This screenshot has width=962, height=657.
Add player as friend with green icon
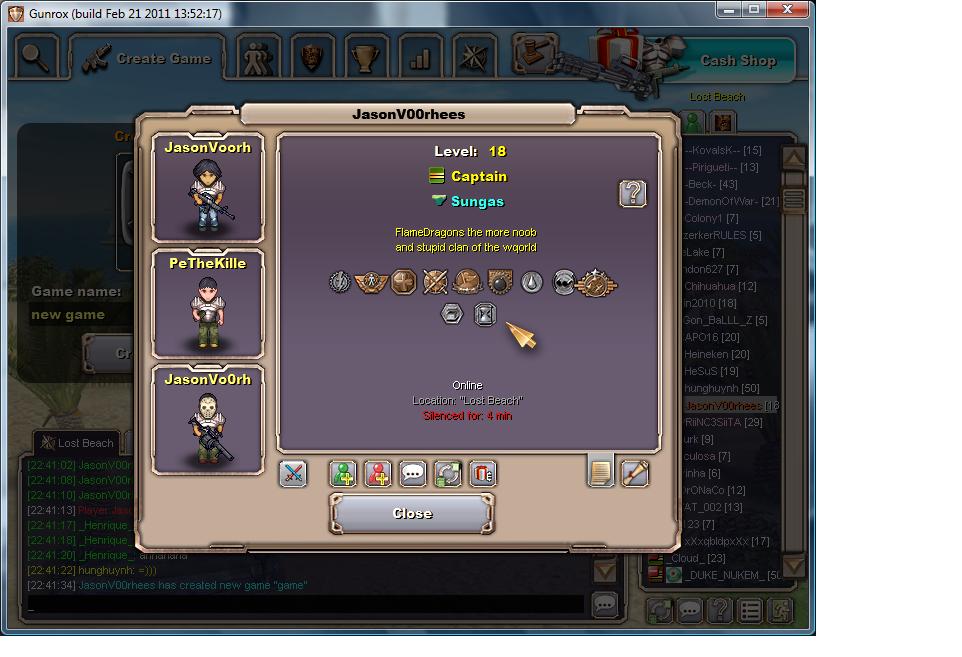tap(343, 473)
